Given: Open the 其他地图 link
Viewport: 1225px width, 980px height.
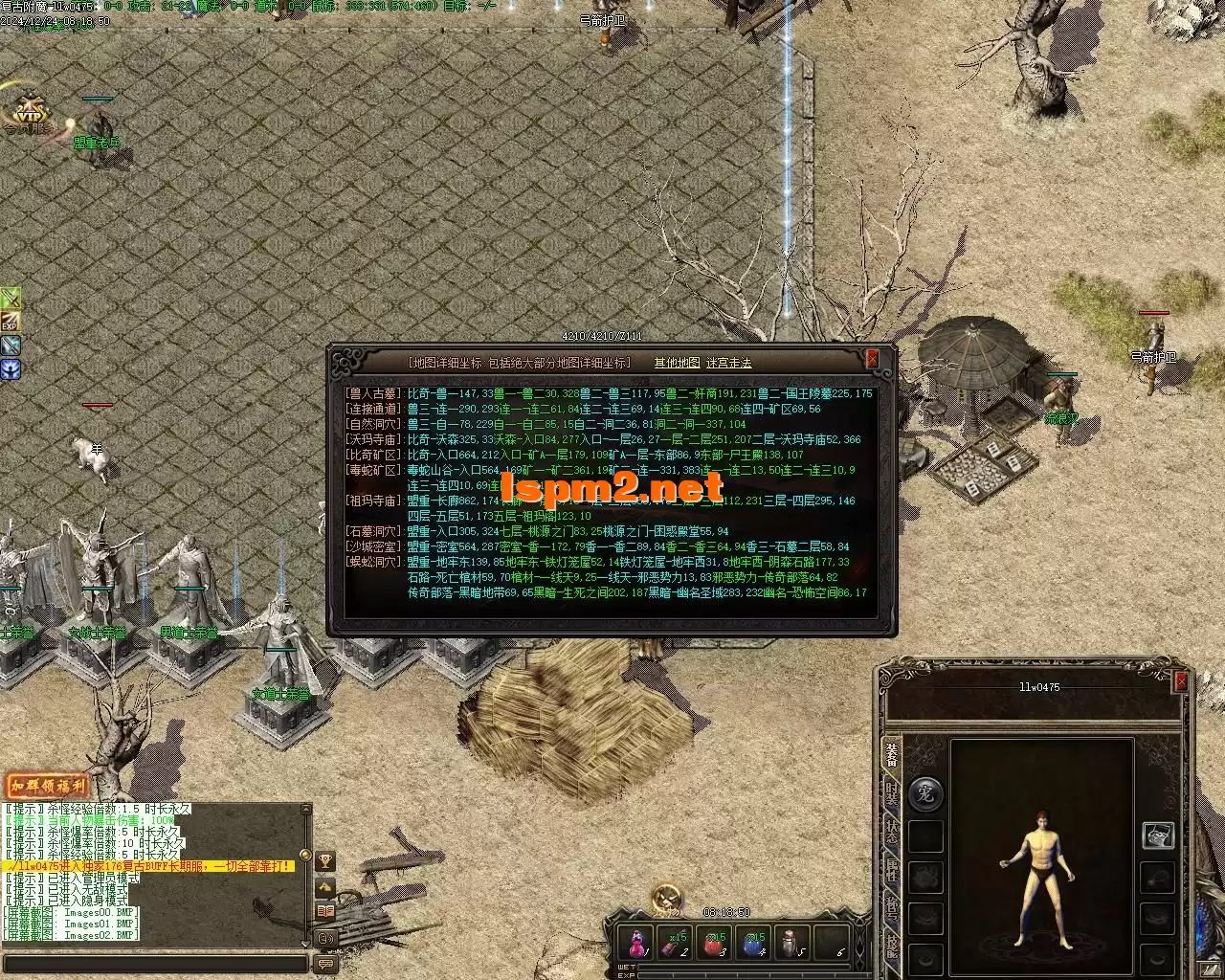Looking at the screenshot, I should click(677, 363).
